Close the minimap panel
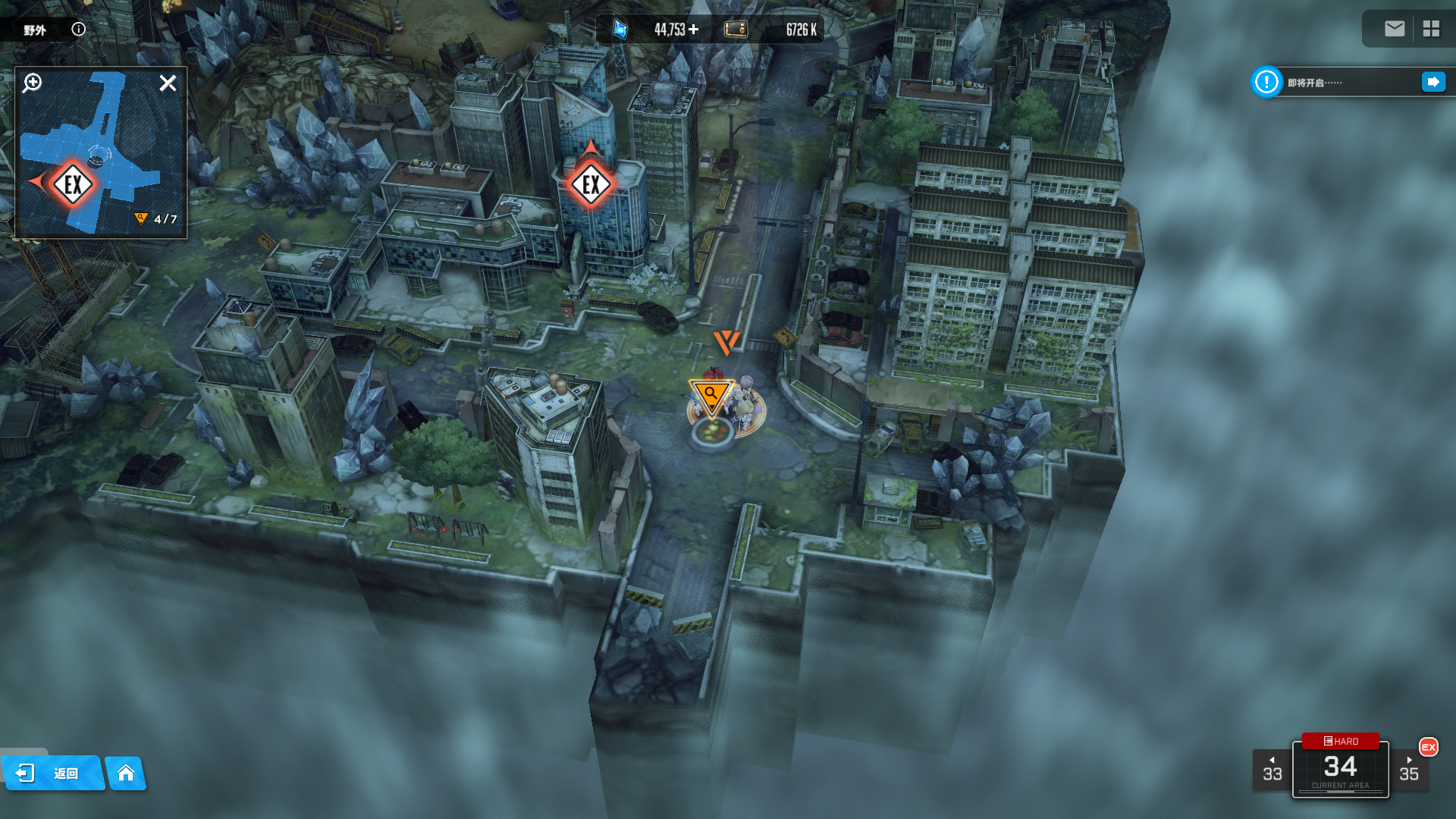The image size is (1456, 819). [x=168, y=83]
